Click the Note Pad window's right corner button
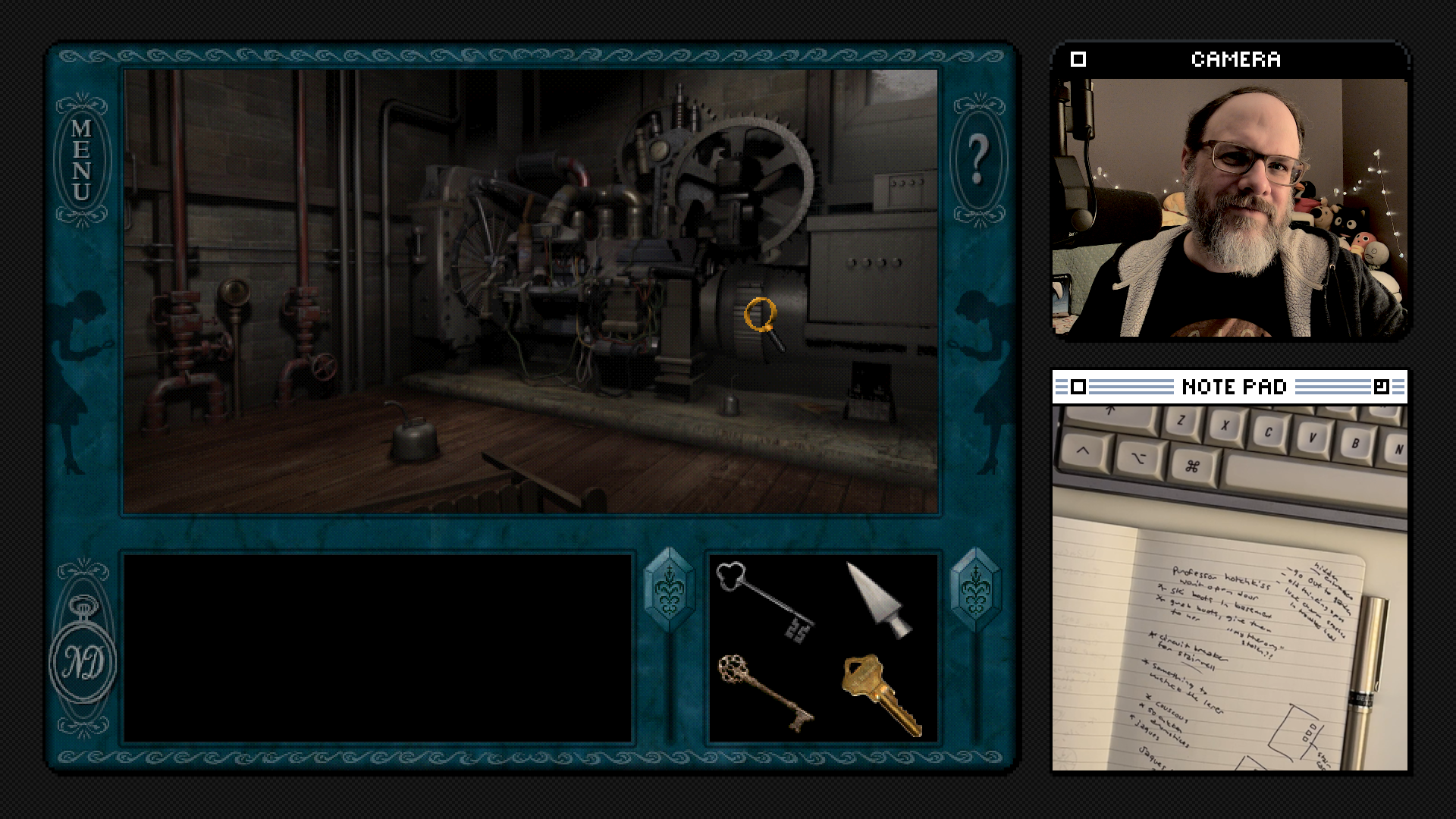 [x=1381, y=388]
